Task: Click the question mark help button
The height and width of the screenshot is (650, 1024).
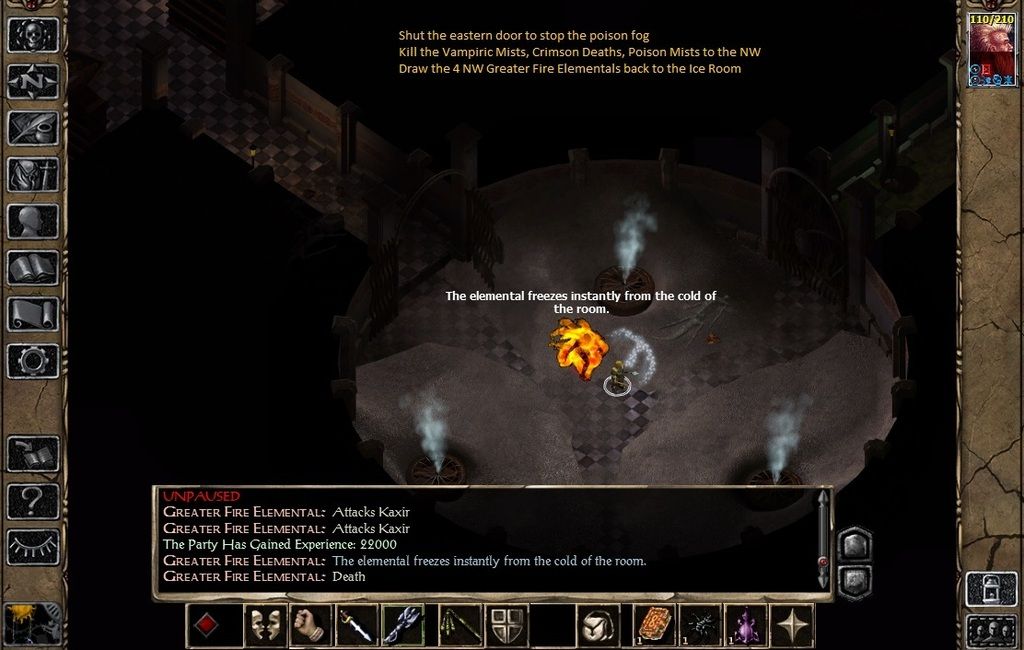Action: tap(33, 500)
